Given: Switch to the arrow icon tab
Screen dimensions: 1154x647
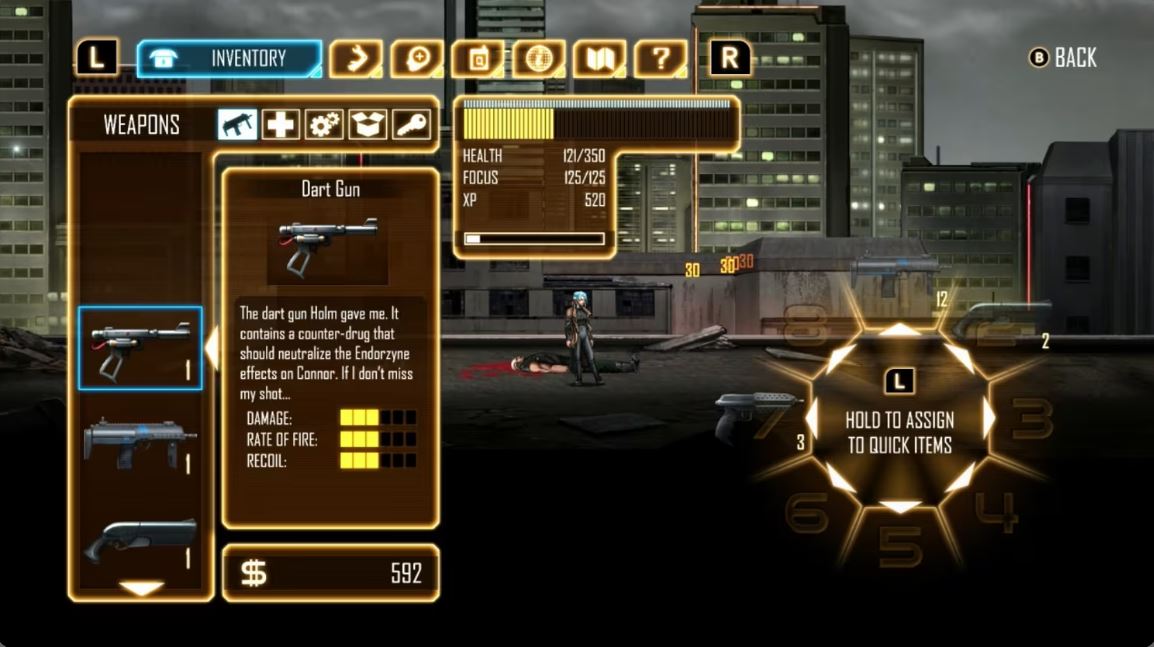Looking at the screenshot, I should coord(356,59).
